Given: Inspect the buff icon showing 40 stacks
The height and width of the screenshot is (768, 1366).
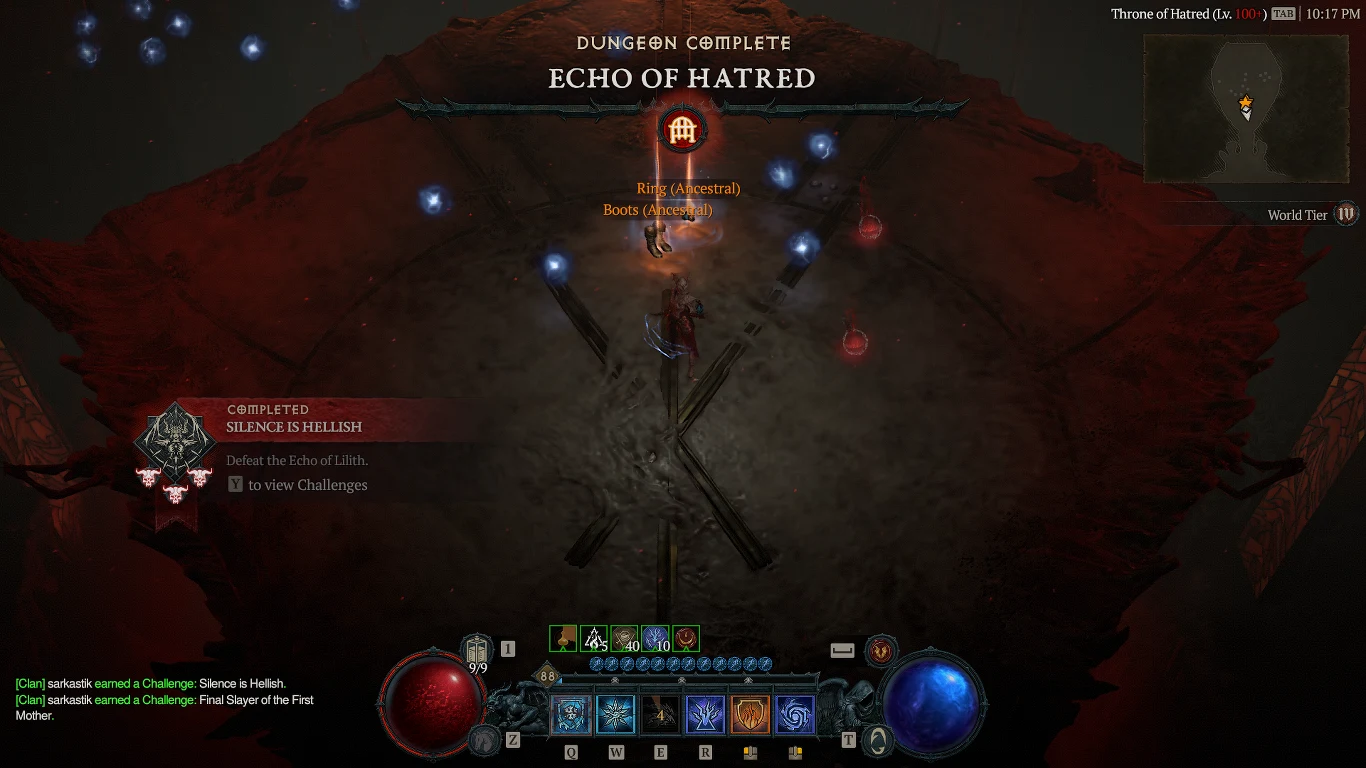Looking at the screenshot, I should click(x=624, y=638).
